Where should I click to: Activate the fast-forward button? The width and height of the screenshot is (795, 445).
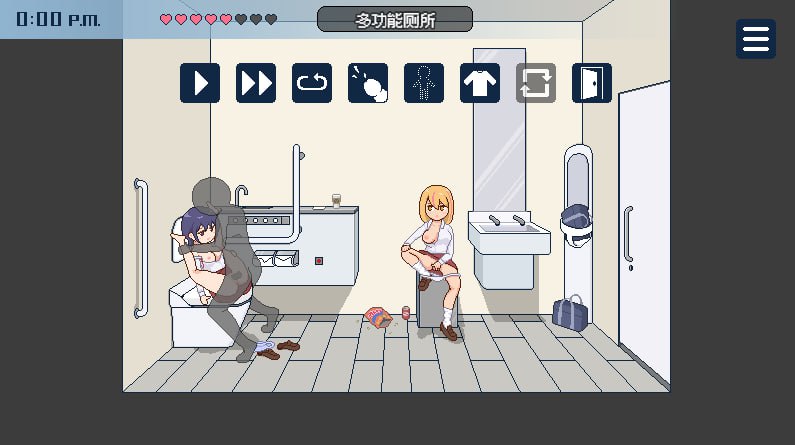tap(256, 83)
